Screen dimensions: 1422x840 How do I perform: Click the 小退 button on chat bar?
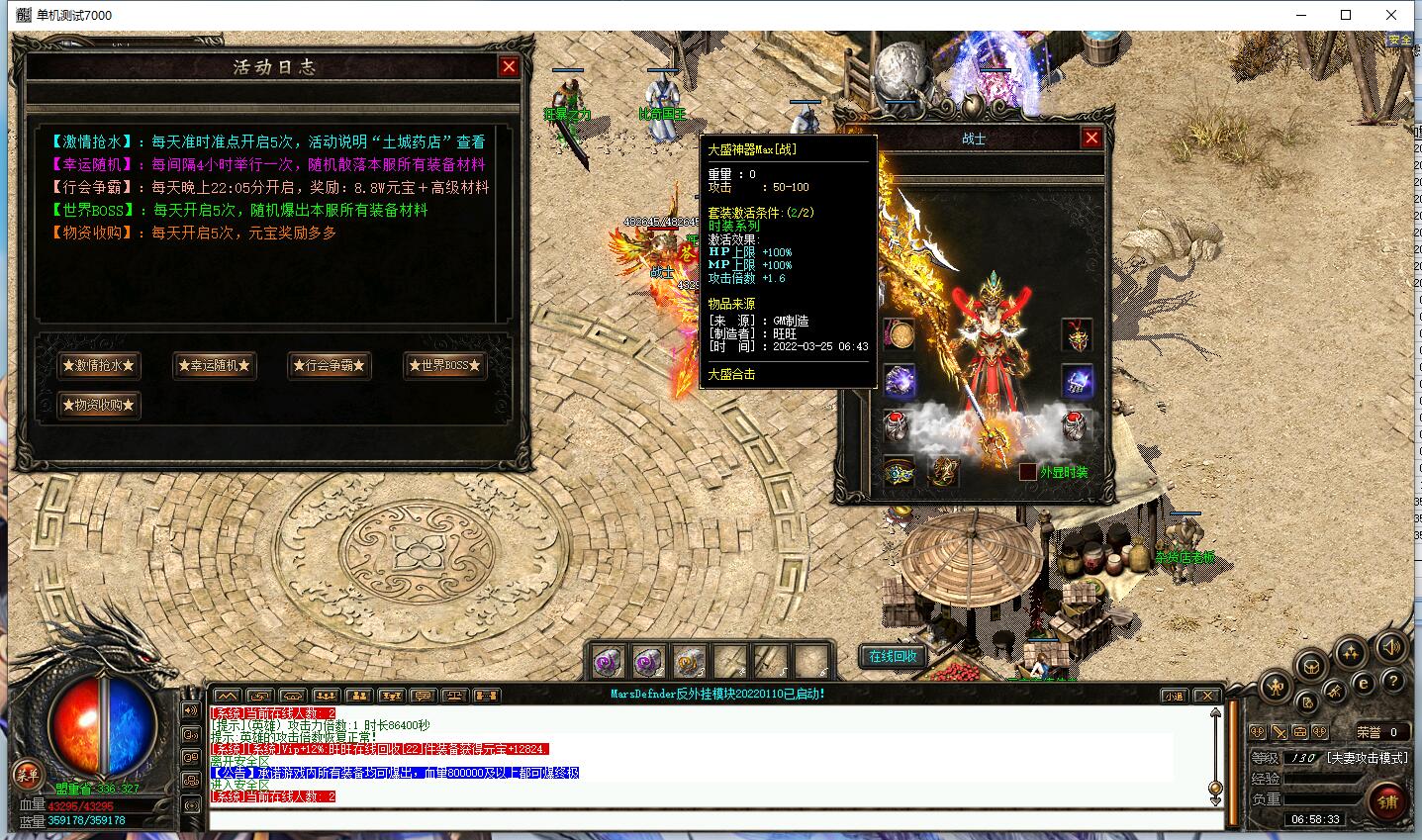pyautogui.click(x=1174, y=696)
